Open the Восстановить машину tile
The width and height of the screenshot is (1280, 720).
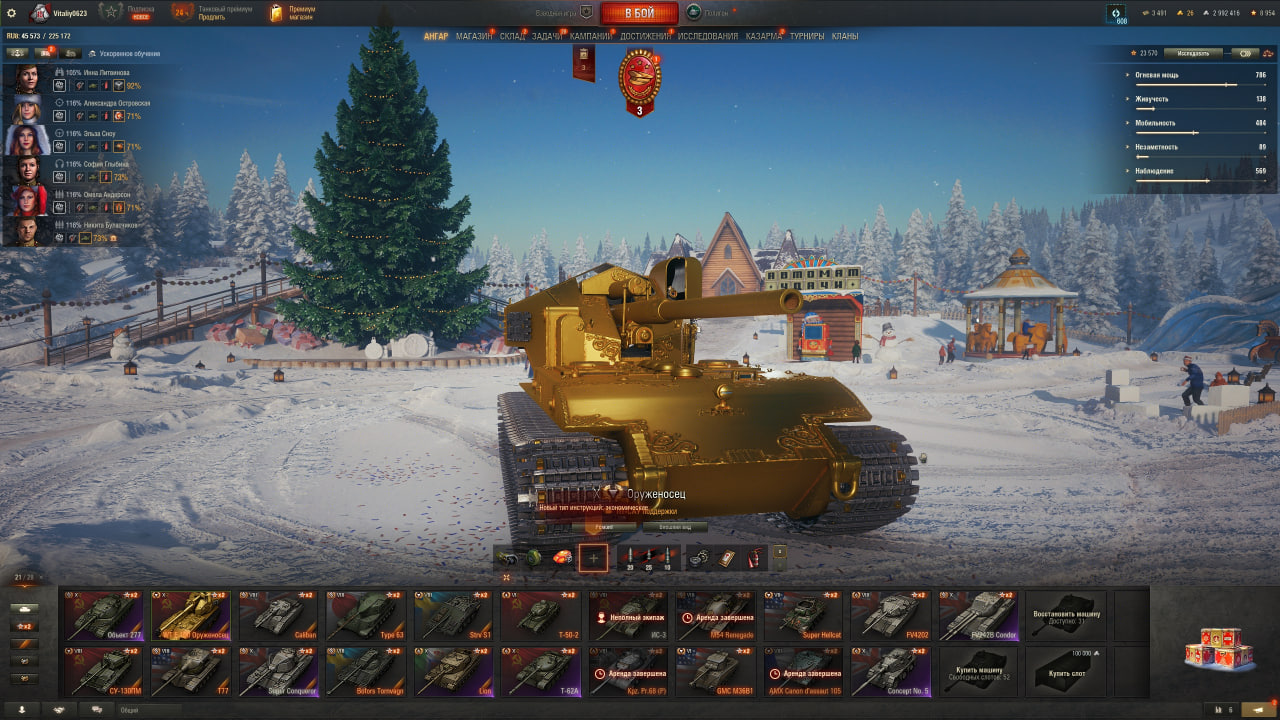pos(1066,615)
